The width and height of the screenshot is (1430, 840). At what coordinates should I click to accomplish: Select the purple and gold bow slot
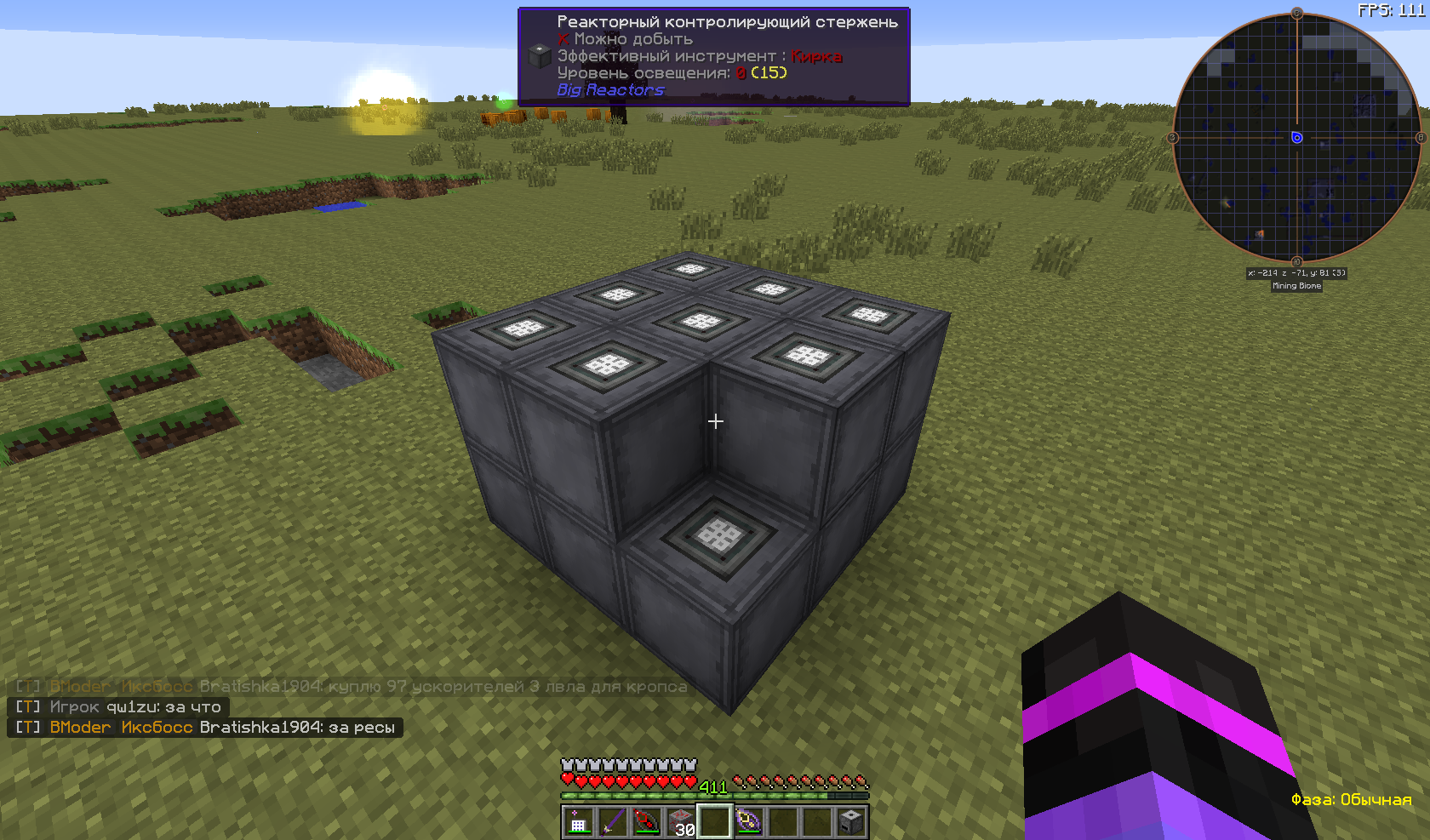[x=748, y=822]
